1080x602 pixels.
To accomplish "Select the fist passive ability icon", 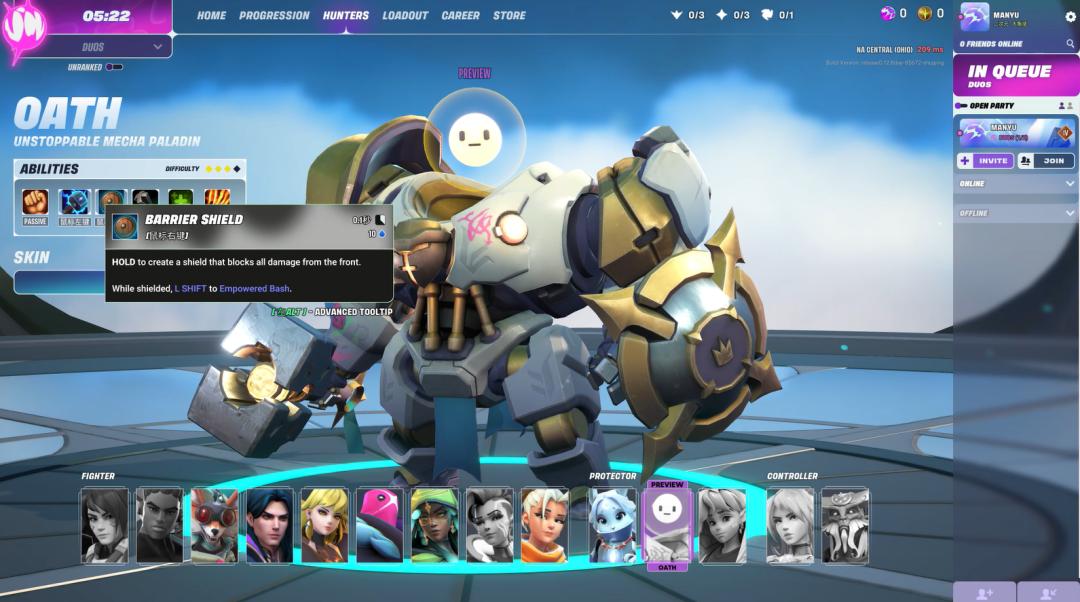I will (x=36, y=201).
